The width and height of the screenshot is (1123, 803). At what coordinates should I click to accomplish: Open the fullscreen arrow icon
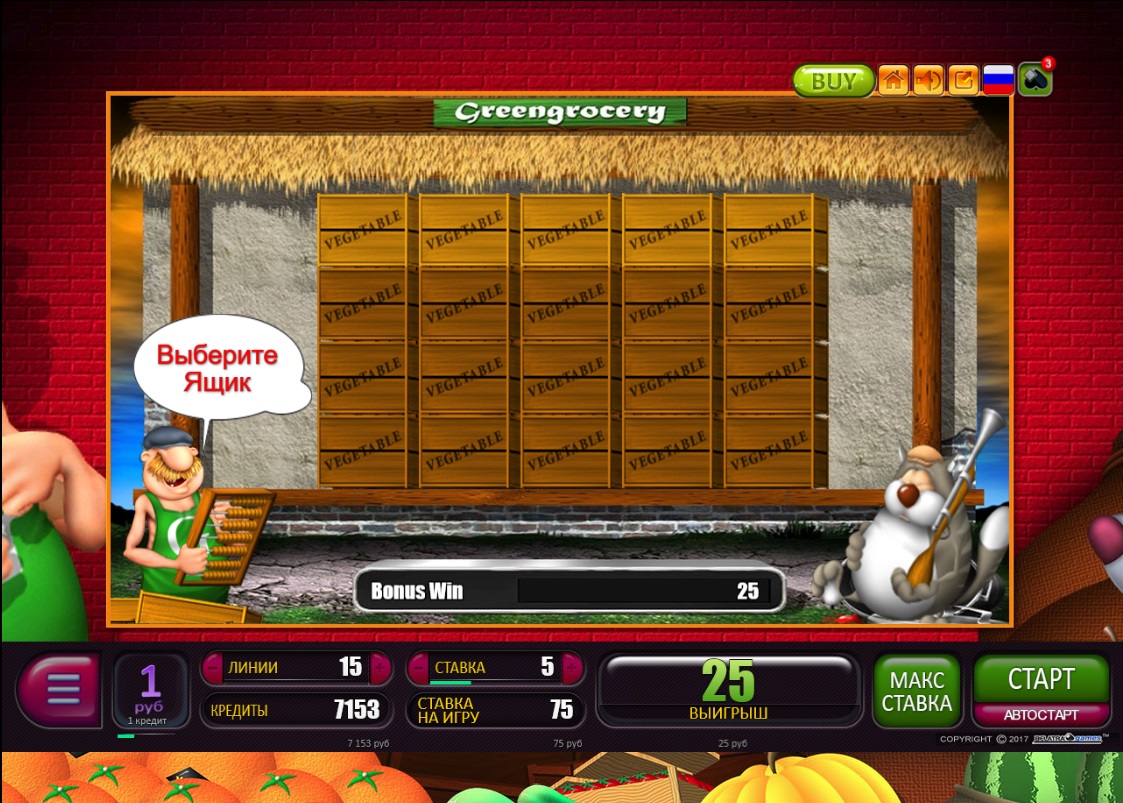point(963,80)
